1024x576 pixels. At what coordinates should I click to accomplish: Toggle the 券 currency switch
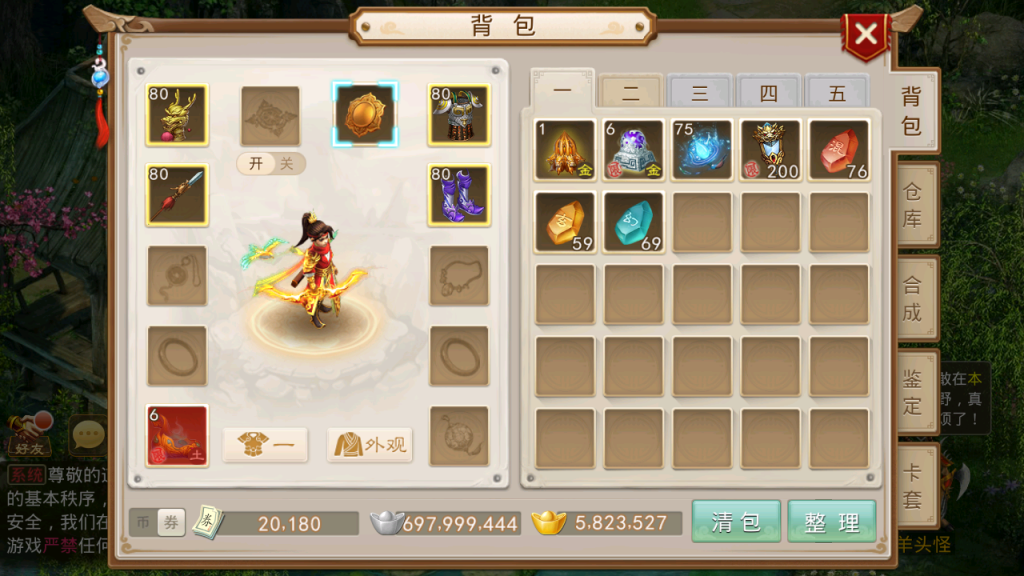click(171, 522)
